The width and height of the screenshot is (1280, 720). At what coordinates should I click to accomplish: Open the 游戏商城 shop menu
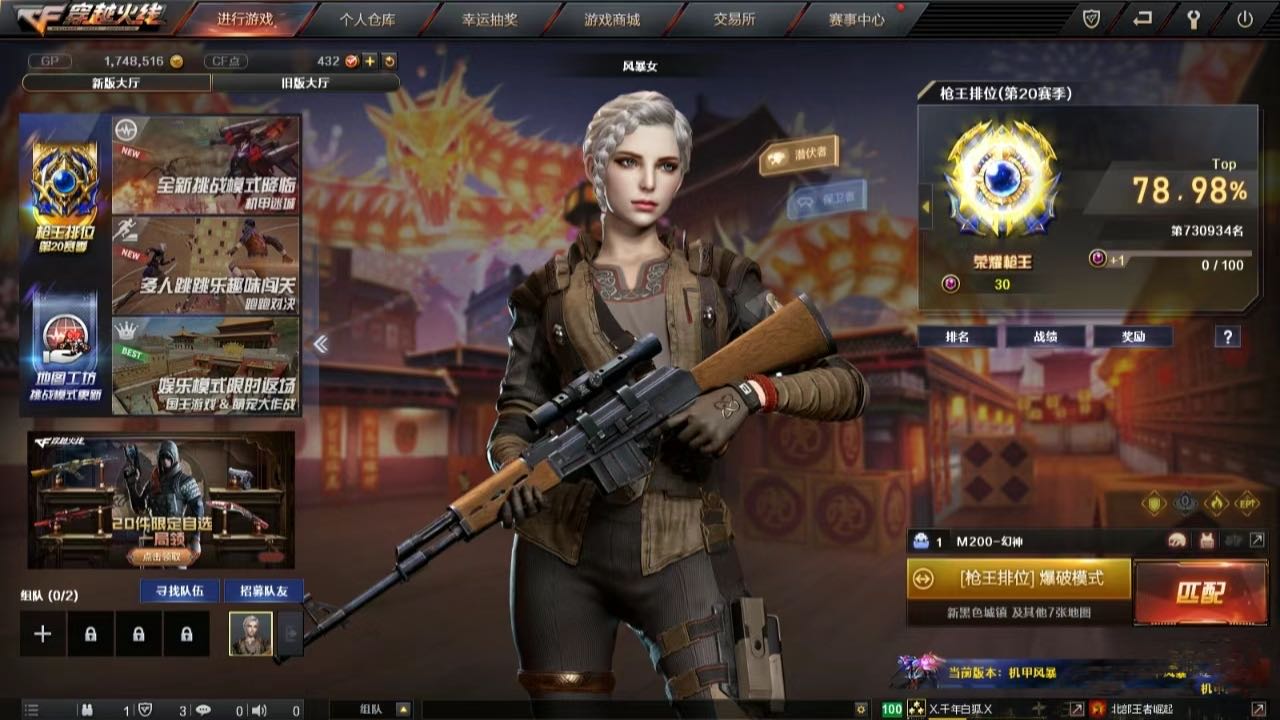612,19
